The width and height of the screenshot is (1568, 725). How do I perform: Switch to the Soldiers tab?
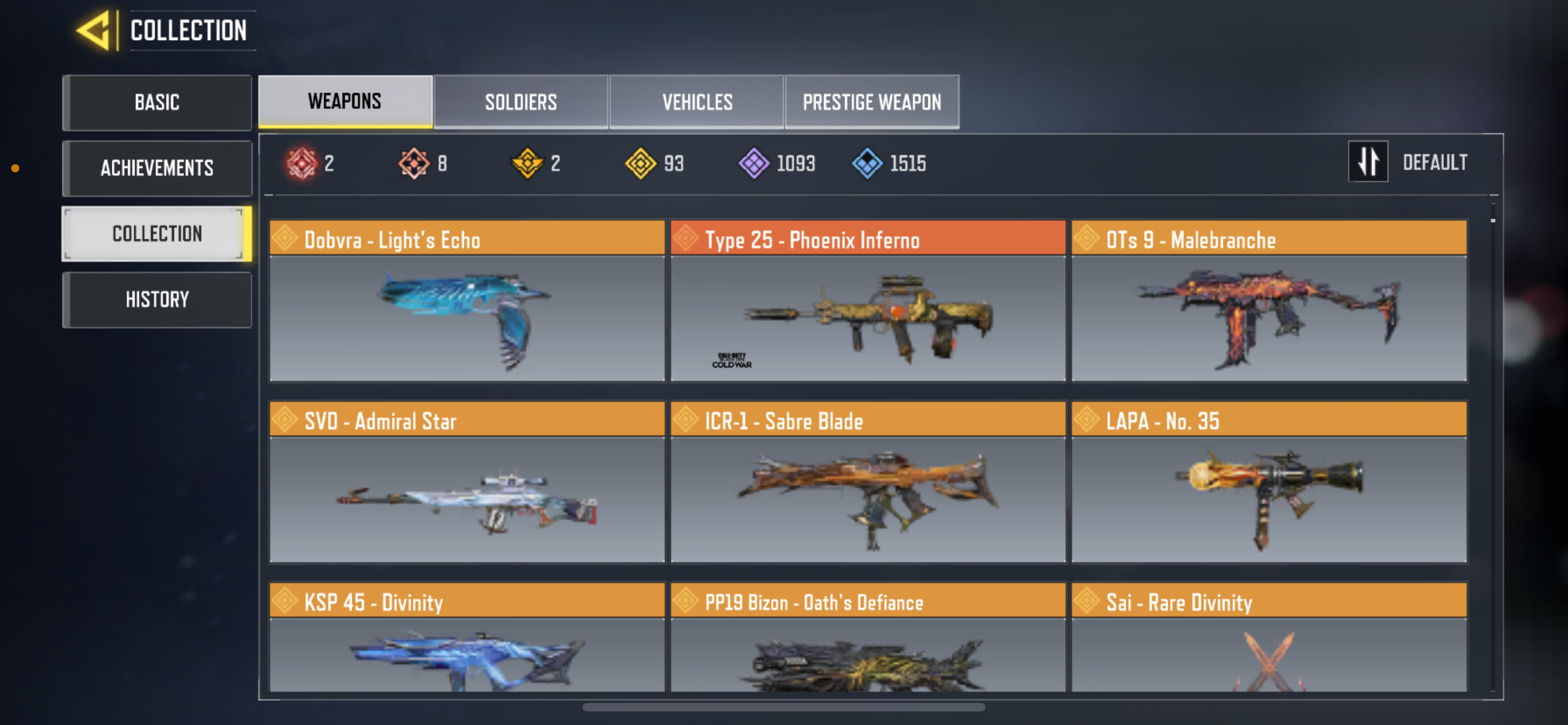[521, 102]
